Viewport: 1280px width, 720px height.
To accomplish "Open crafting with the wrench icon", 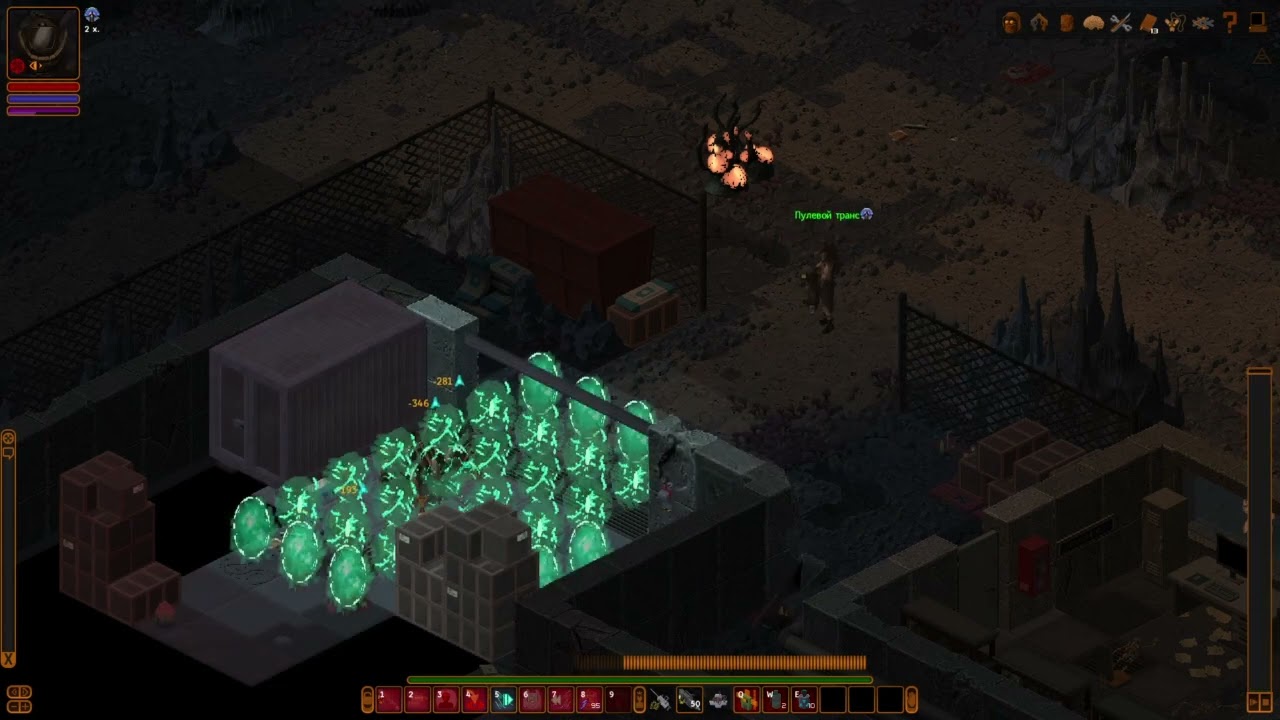I will coord(1121,23).
